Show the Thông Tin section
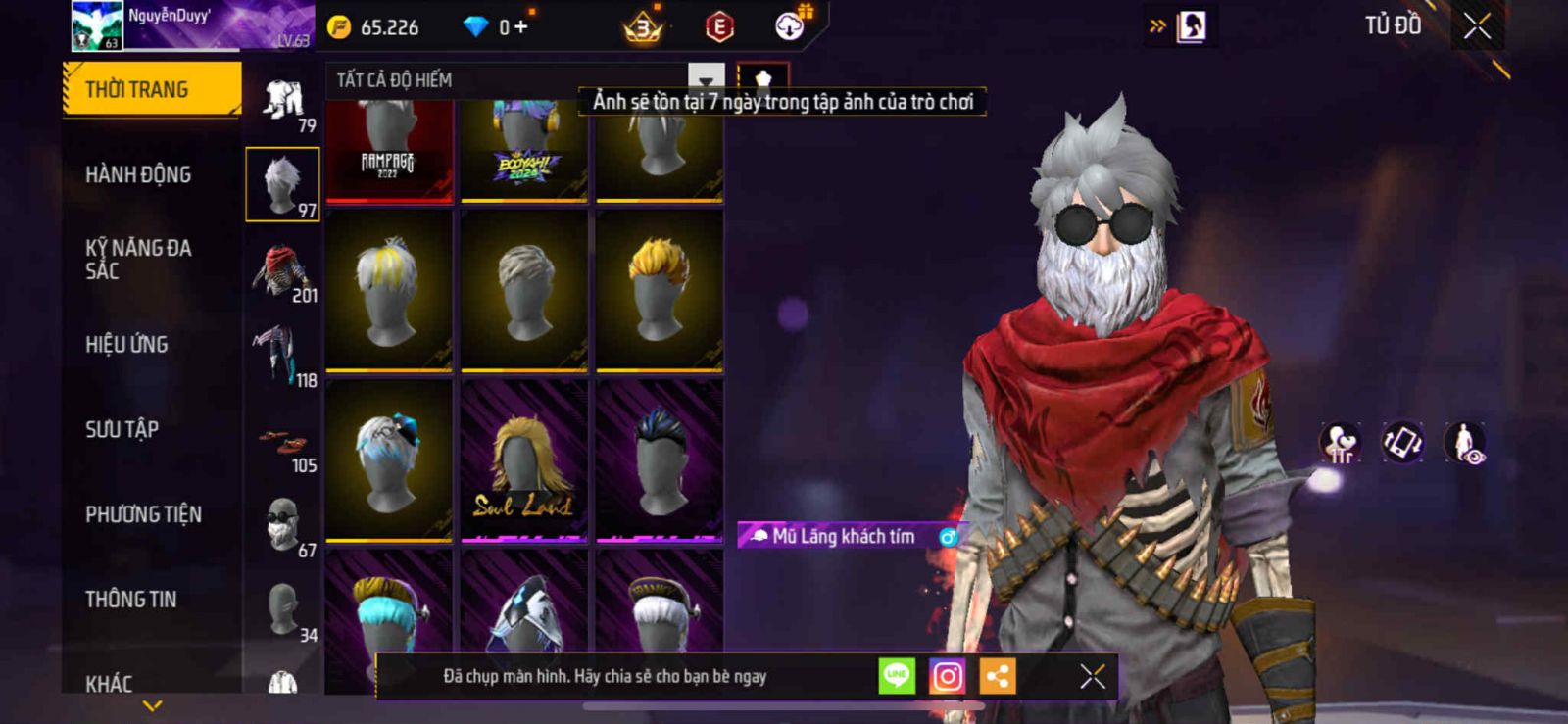 click(x=130, y=600)
